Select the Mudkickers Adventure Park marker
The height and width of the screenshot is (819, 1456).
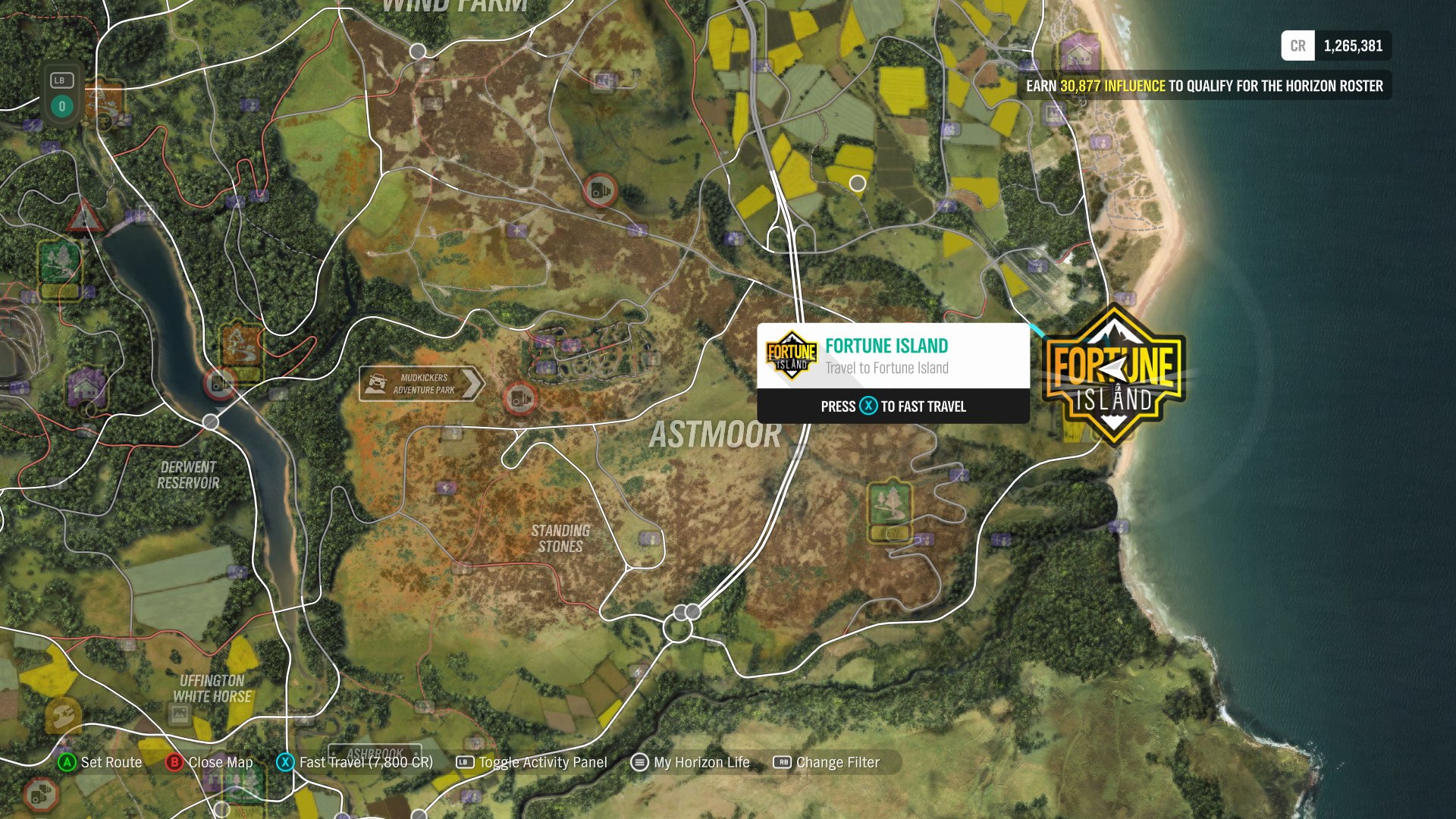point(422,384)
